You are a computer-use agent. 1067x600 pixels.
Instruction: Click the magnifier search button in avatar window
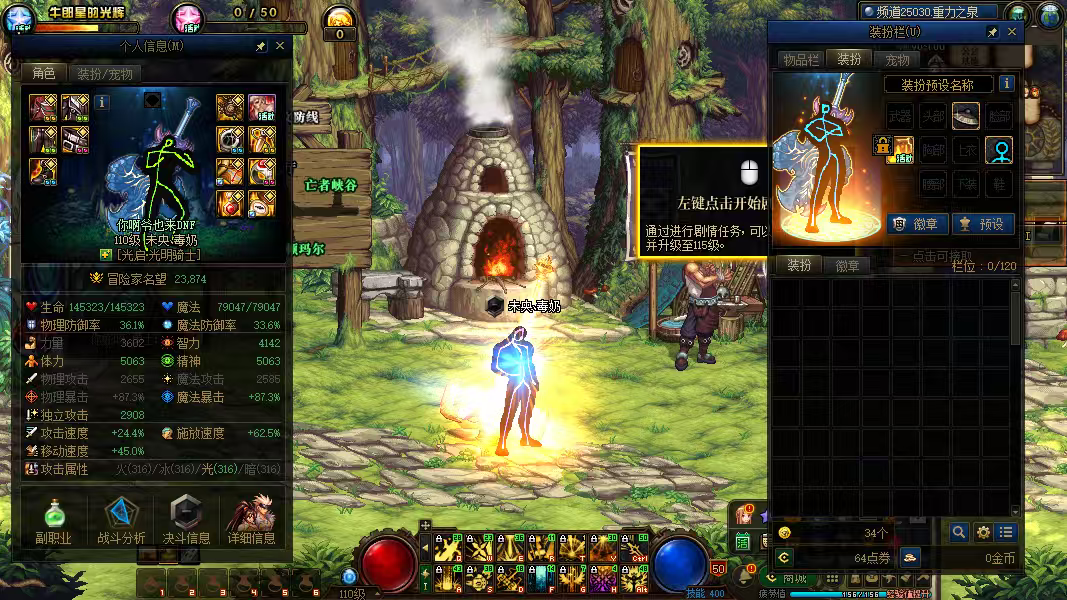959,532
